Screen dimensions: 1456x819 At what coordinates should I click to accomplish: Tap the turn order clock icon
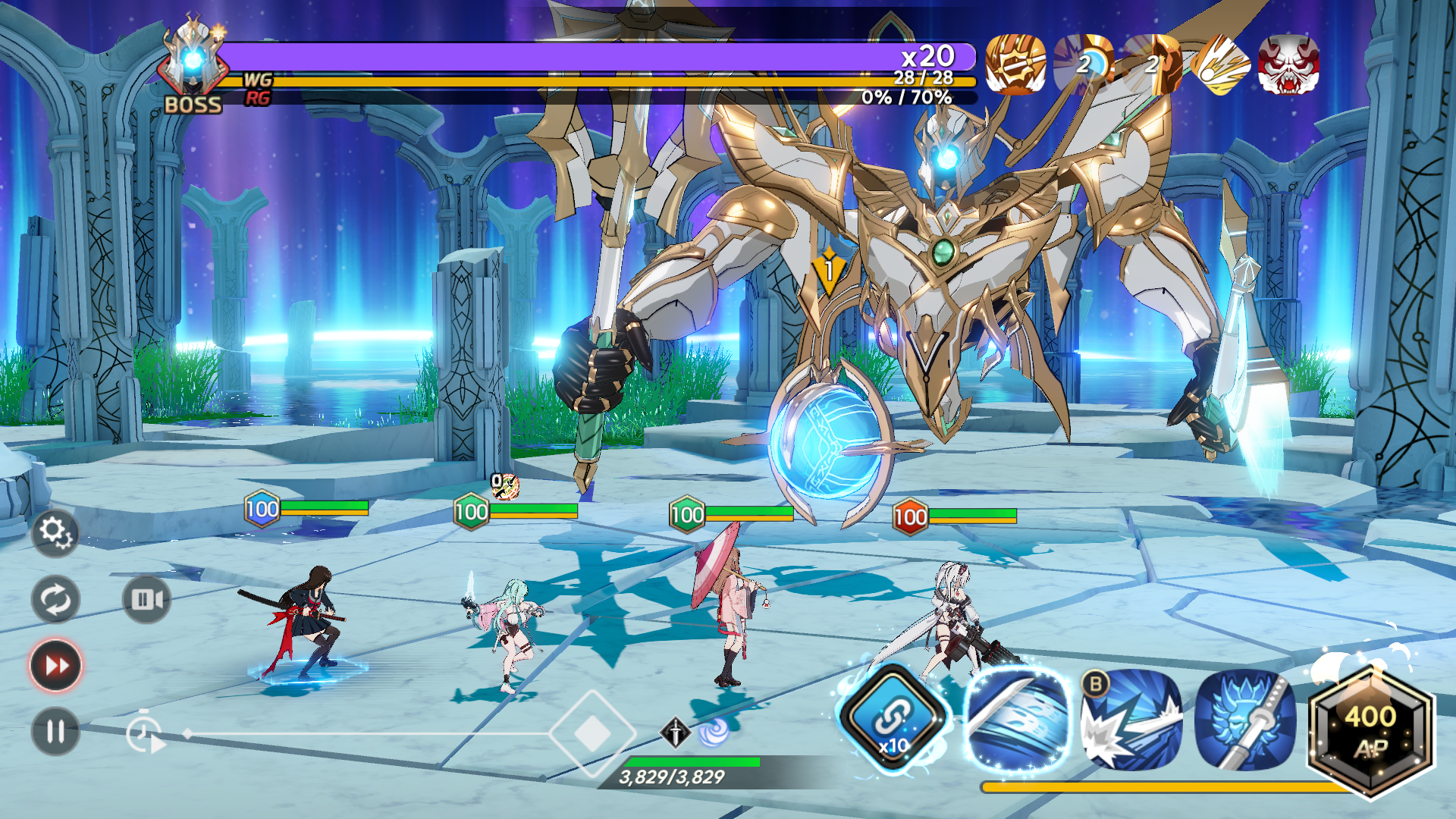pos(144,734)
